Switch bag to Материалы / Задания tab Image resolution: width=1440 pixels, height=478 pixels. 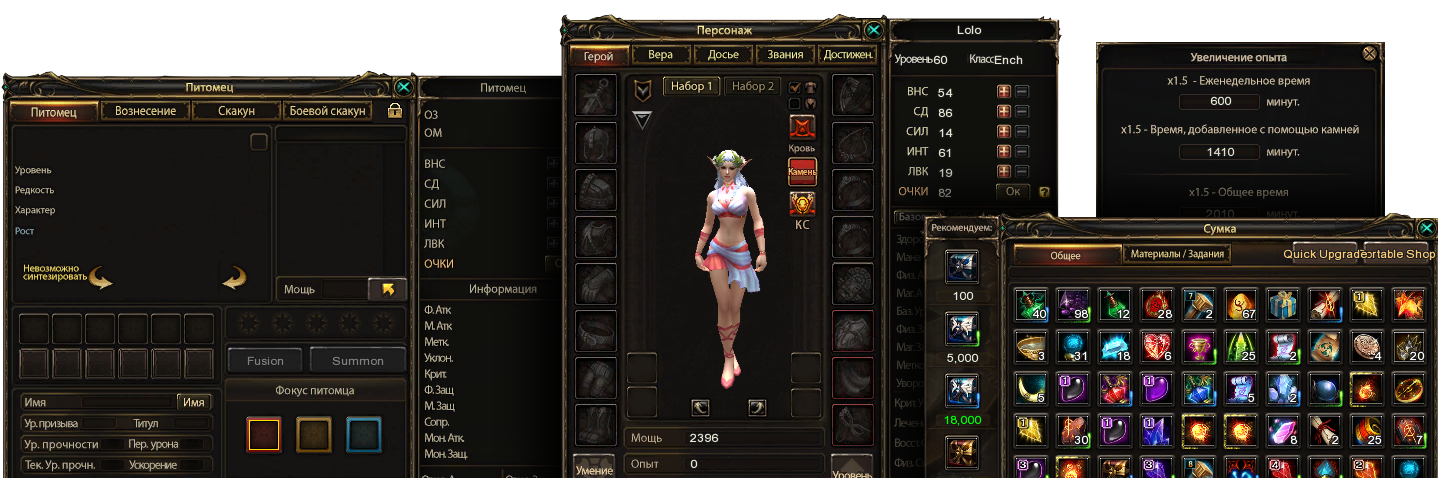(1178, 255)
